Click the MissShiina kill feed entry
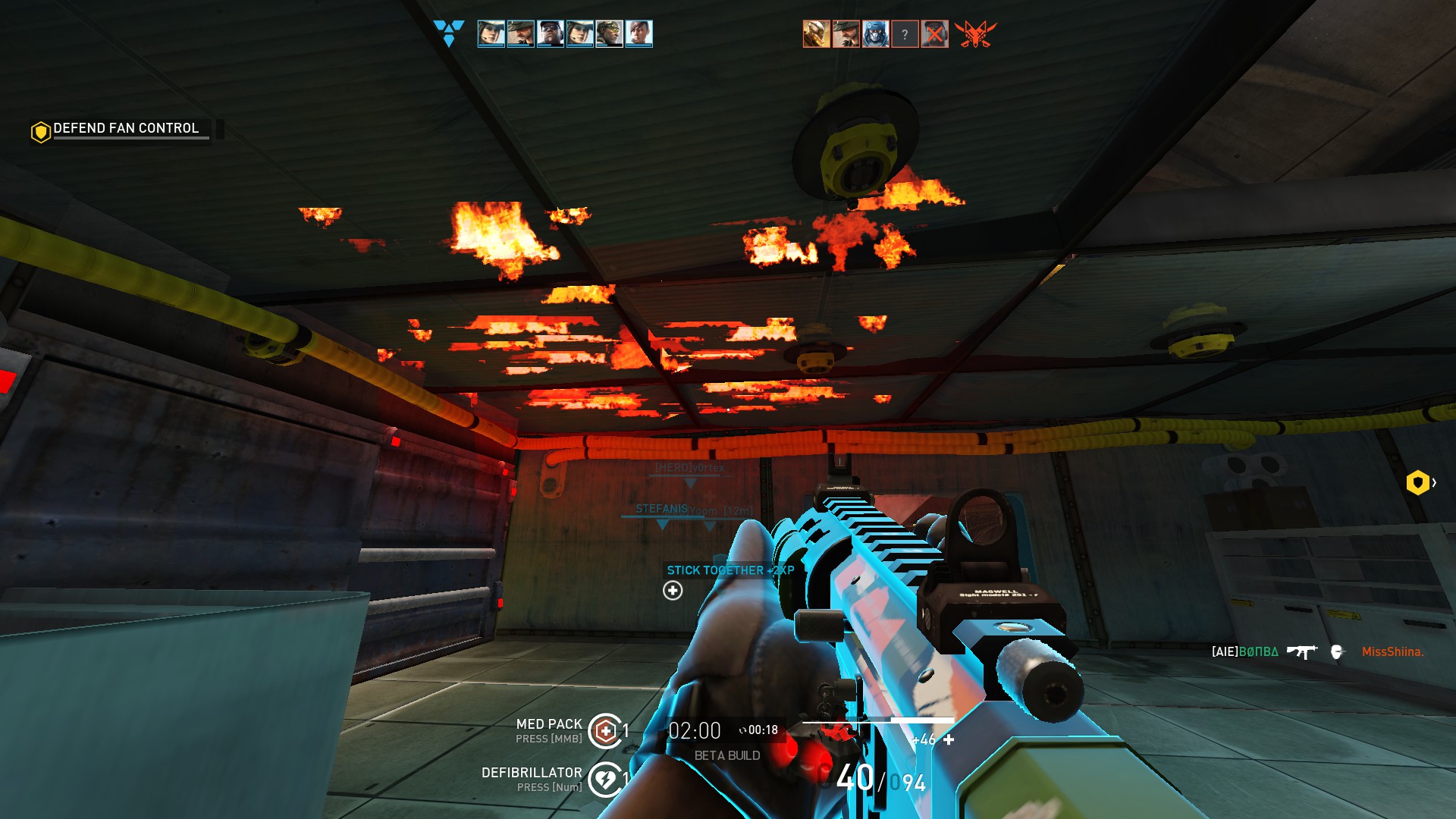Screen dimensions: 1456x819 pyautogui.click(x=1392, y=651)
